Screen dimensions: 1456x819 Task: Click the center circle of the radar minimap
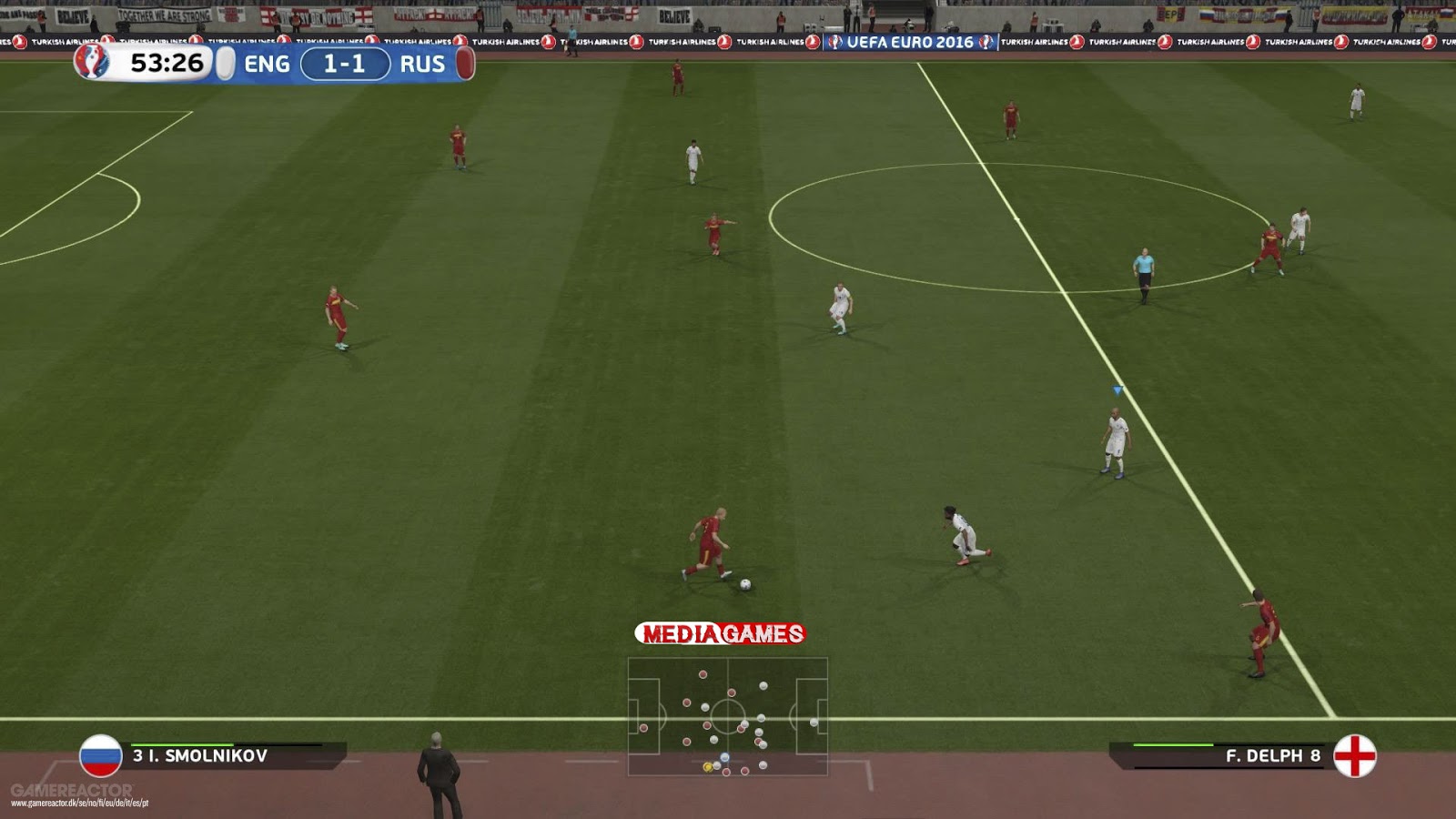coord(728,717)
